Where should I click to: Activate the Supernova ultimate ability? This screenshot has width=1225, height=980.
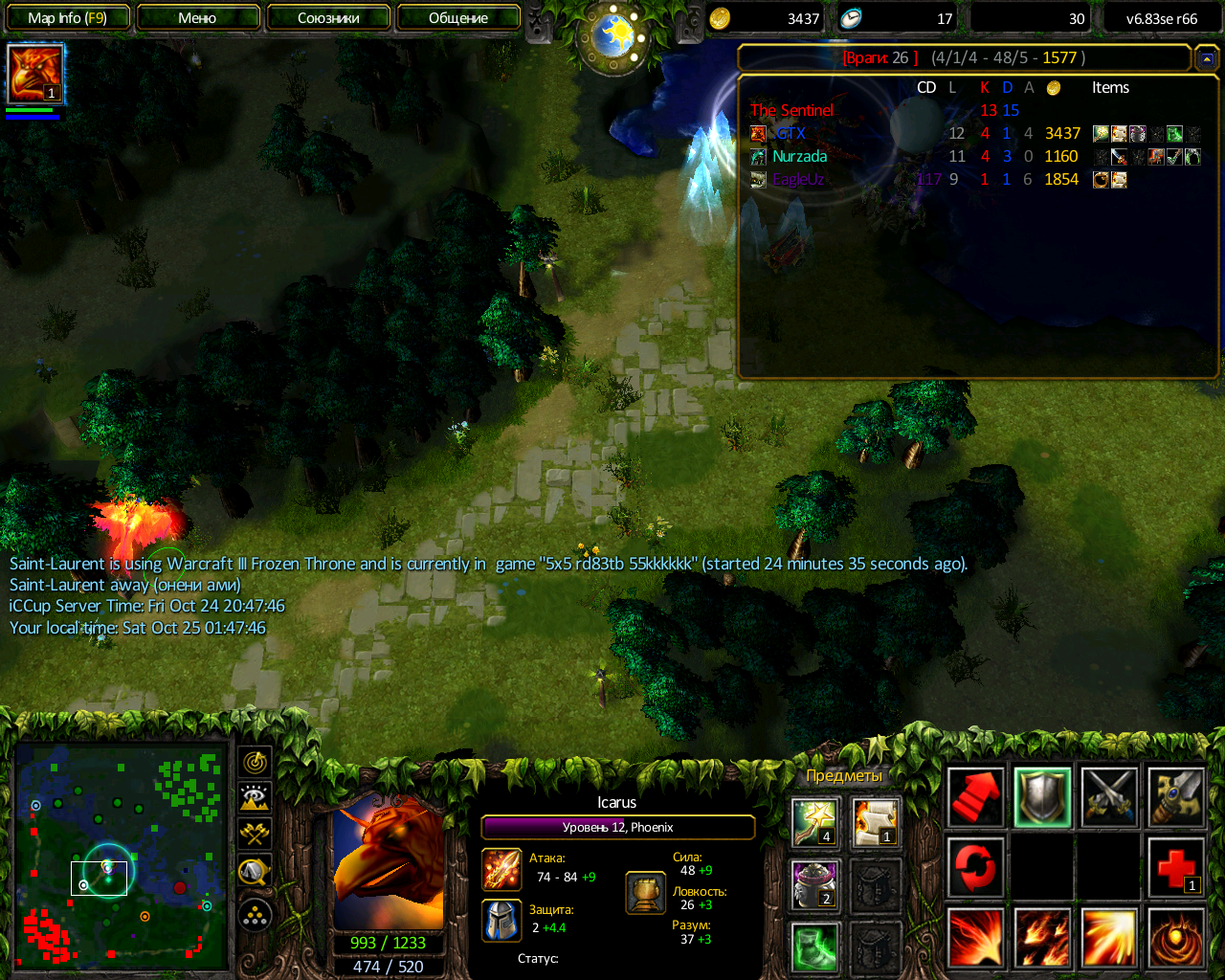point(1176,938)
